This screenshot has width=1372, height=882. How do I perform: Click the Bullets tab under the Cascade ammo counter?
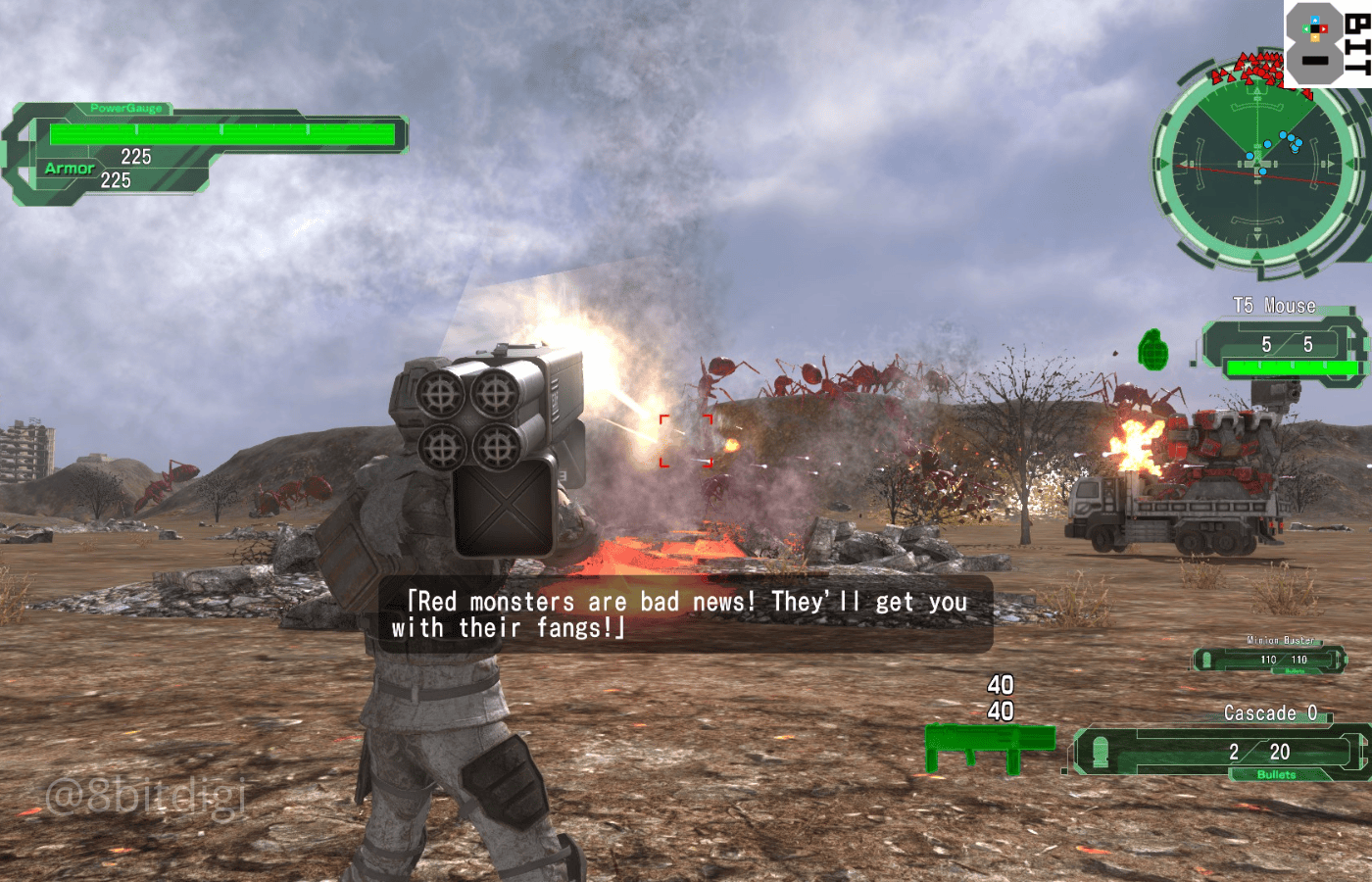[1275, 775]
